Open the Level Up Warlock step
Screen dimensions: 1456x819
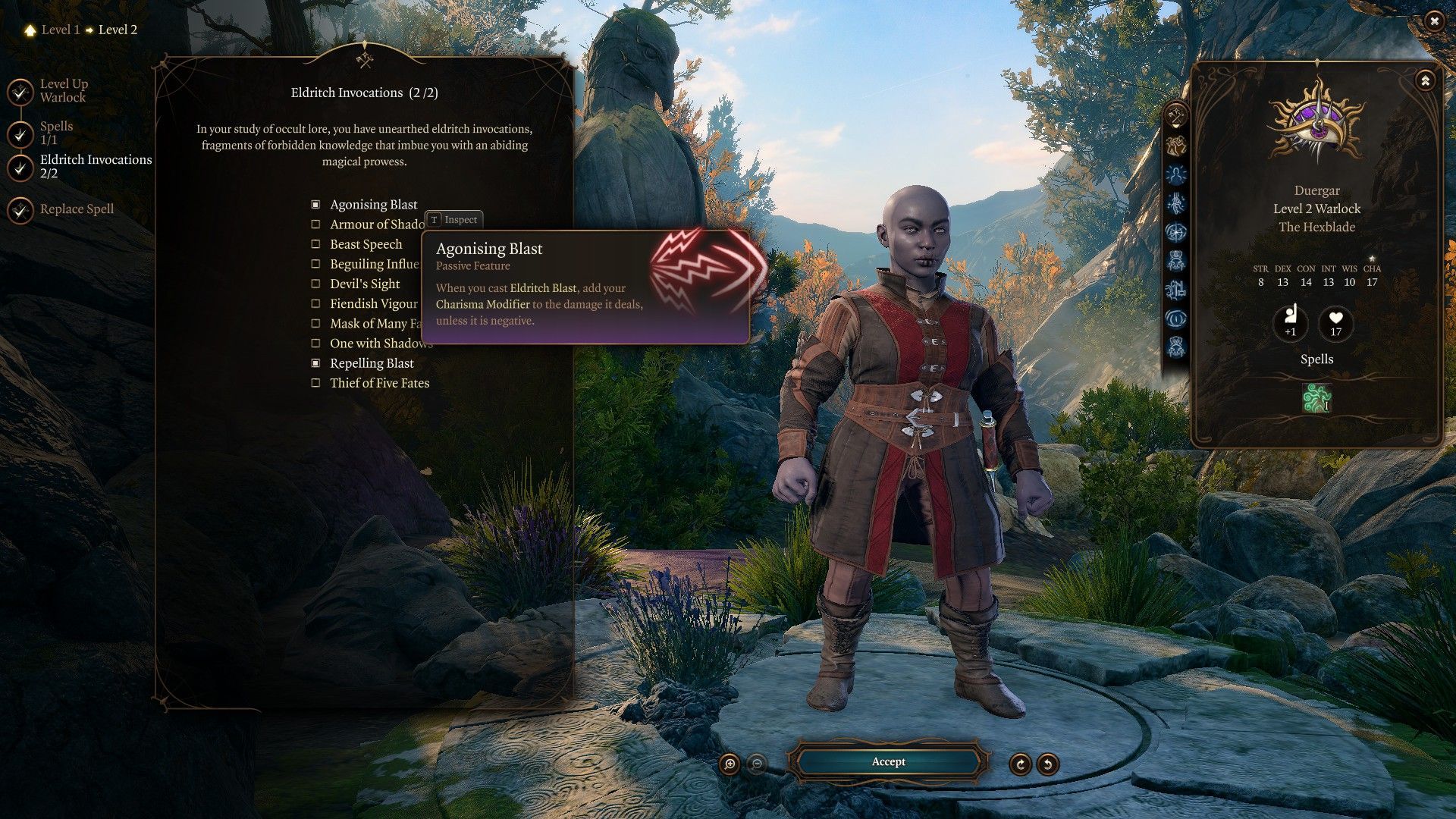coord(64,90)
